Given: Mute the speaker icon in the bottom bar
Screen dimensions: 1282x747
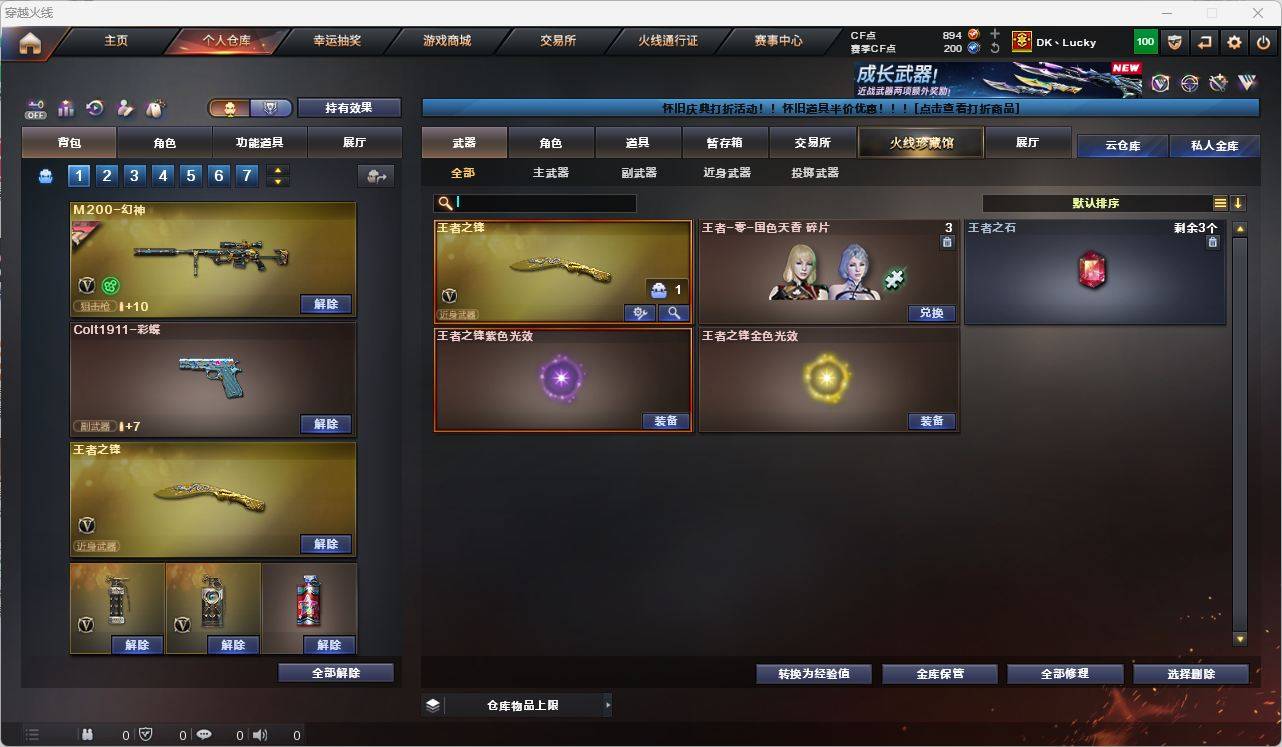Looking at the screenshot, I should (x=260, y=735).
